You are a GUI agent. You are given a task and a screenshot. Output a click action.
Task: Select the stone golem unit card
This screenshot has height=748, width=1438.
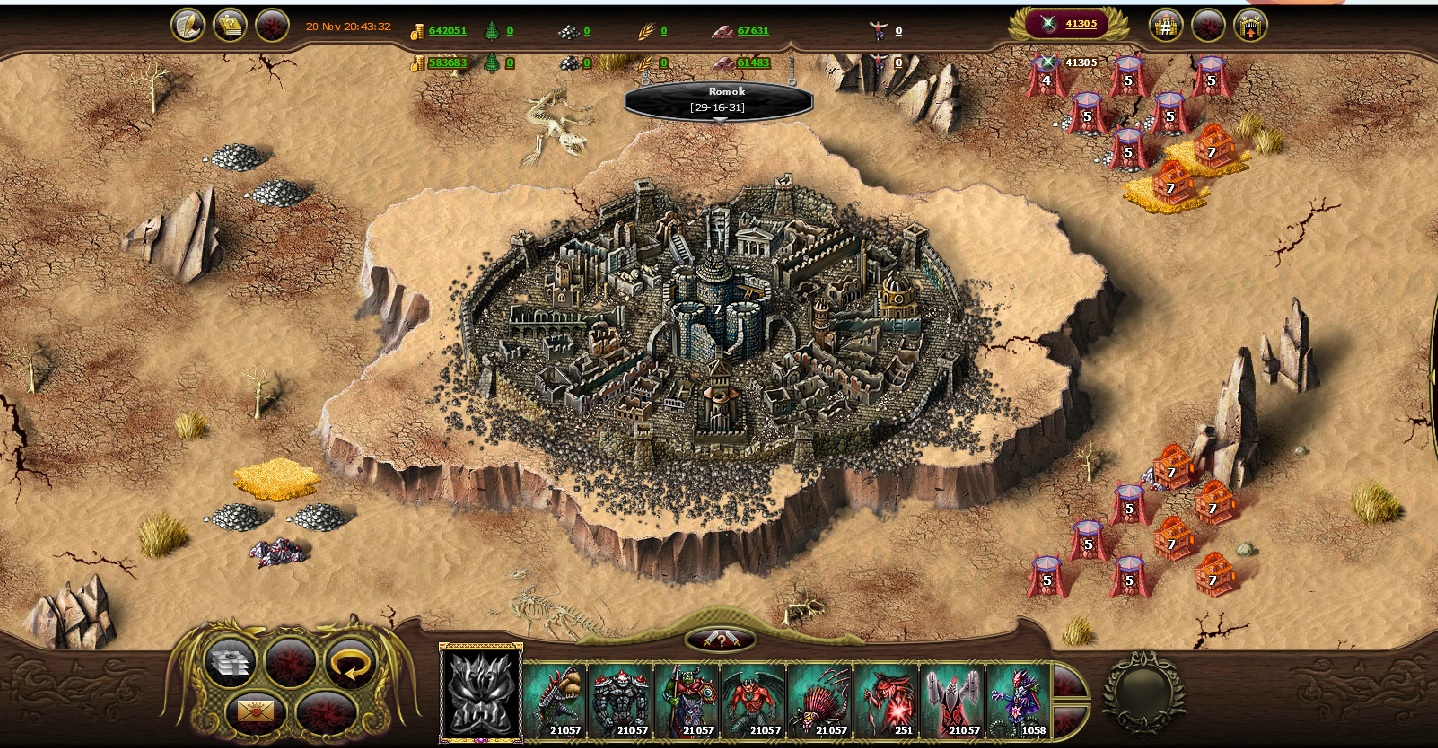[620, 700]
